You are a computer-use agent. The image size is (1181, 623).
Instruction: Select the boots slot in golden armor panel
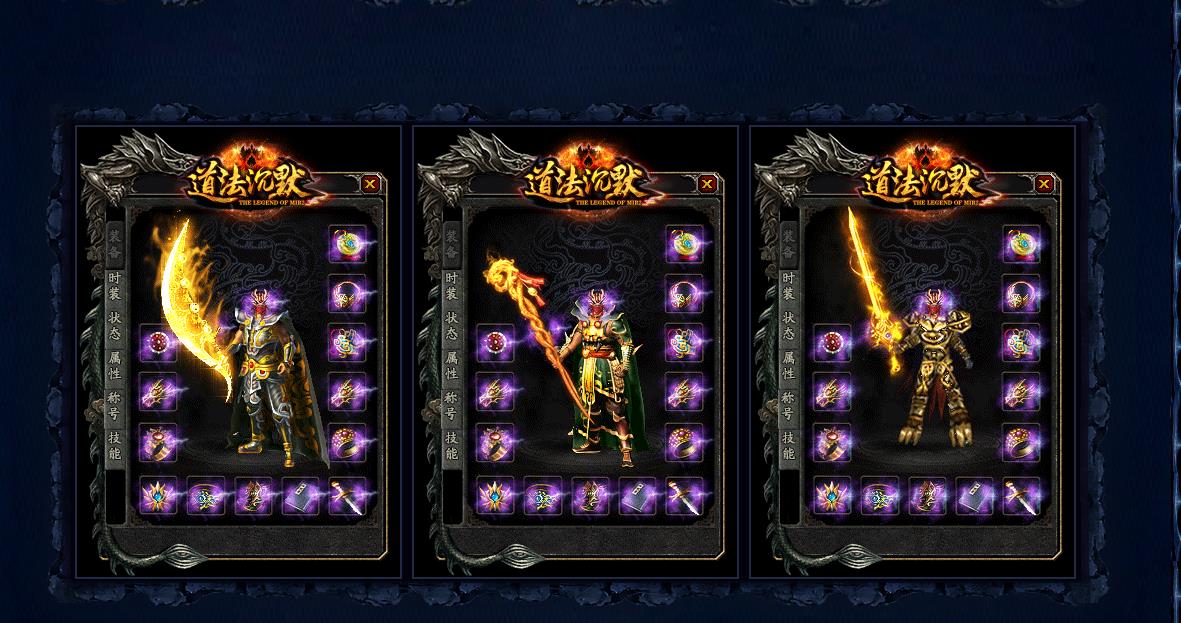(927, 496)
